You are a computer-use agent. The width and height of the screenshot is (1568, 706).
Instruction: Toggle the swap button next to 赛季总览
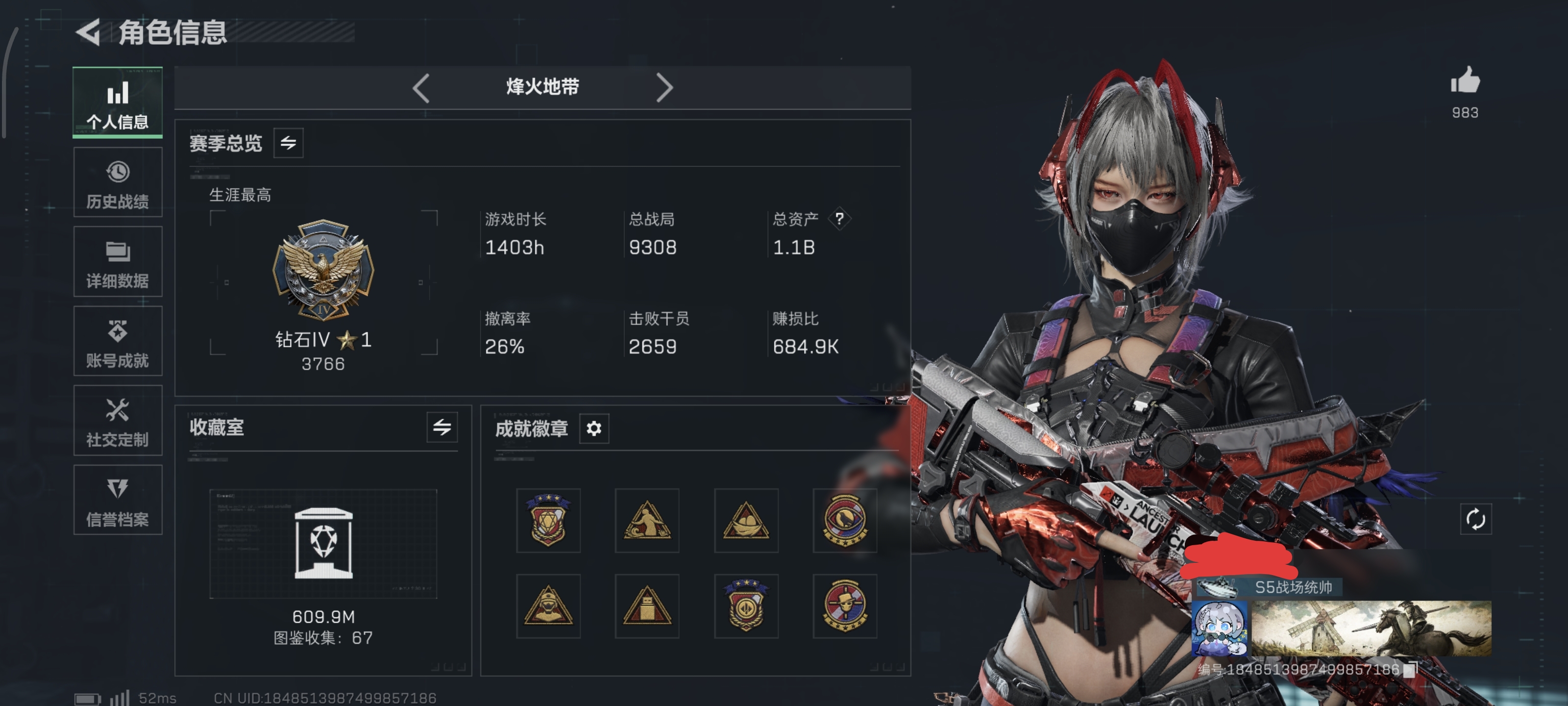[x=289, y=143]
